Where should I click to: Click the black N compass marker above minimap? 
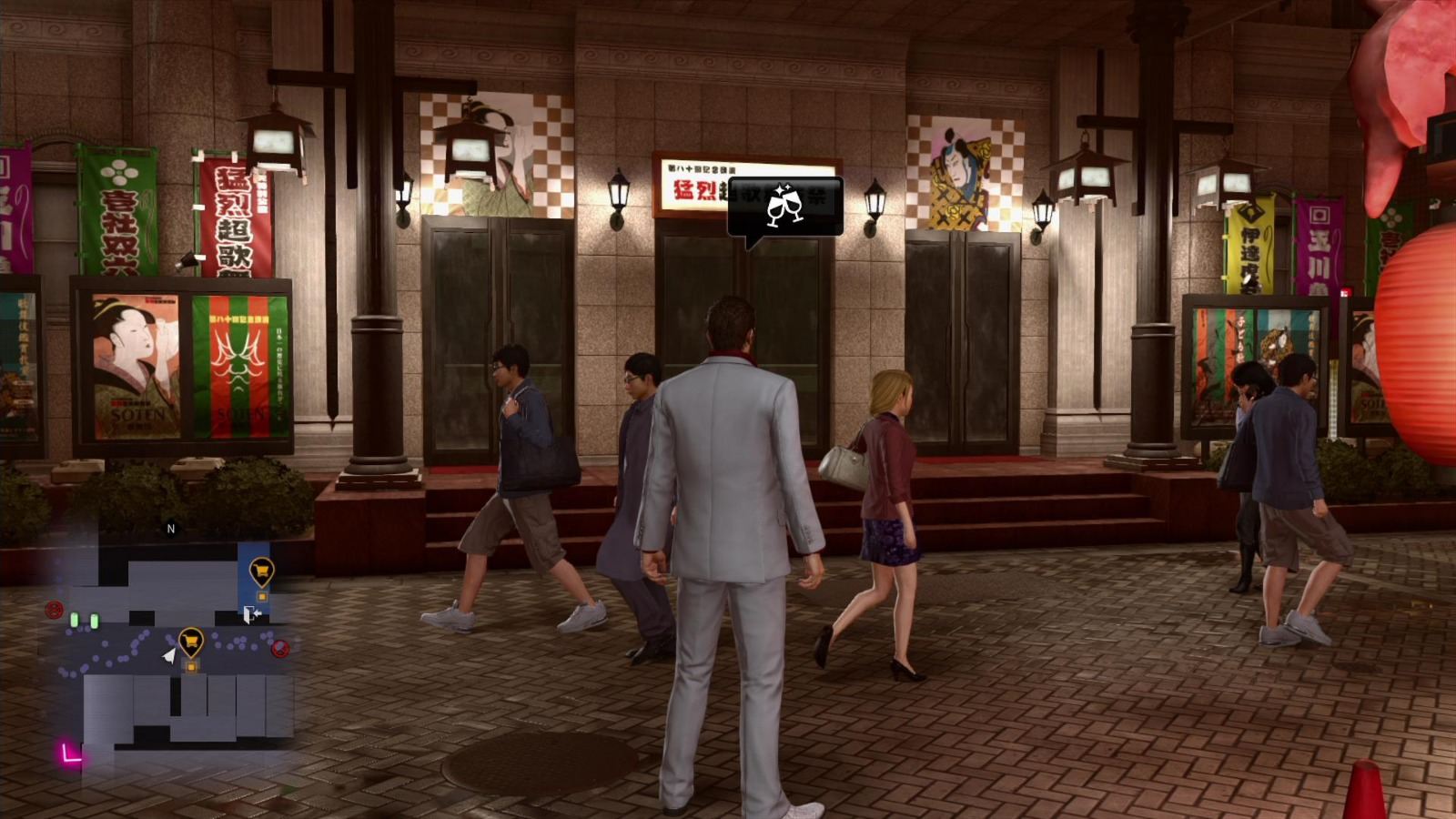(x=170, y=530)
